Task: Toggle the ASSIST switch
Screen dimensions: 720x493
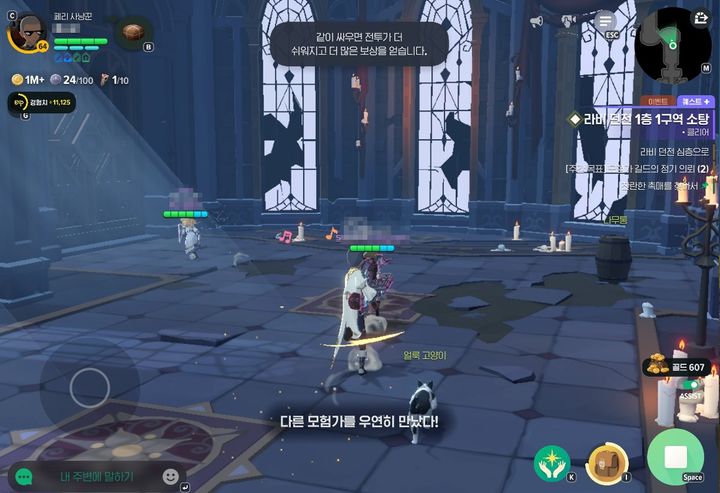Action: tap(691, 384)
